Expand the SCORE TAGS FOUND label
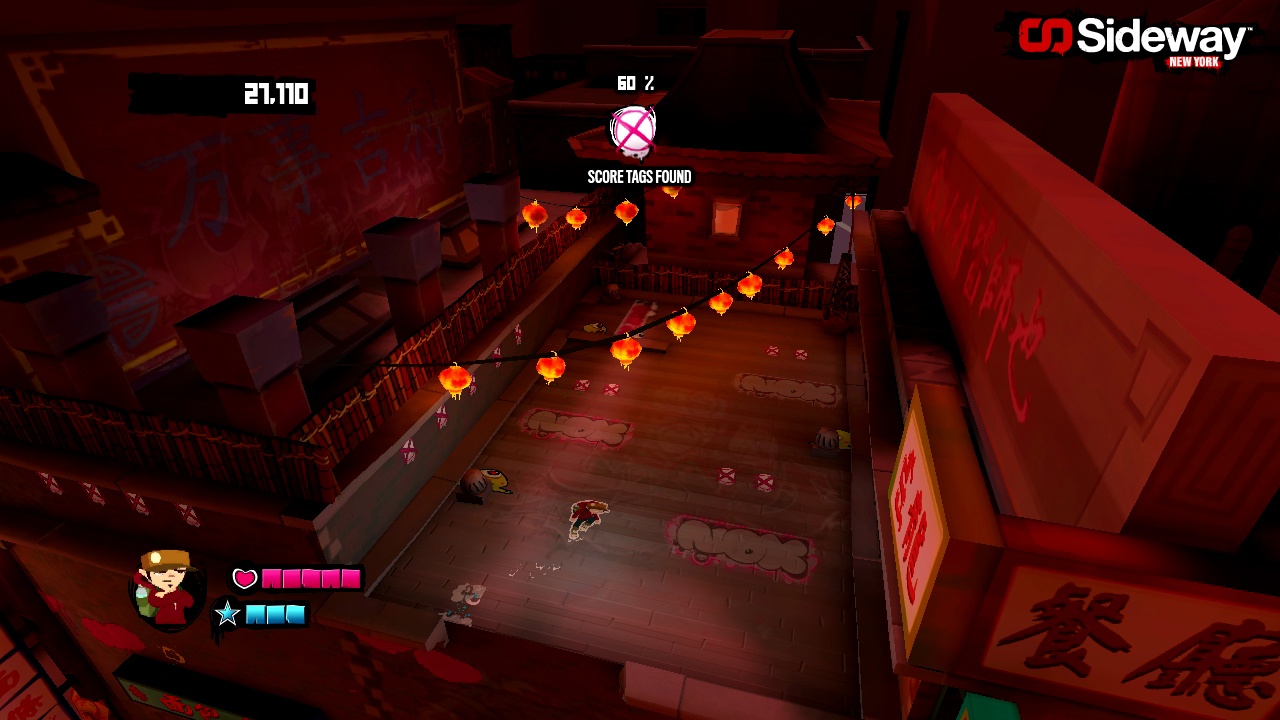Viewport: 1280px width, 720px height. click(x=637, y=175)
